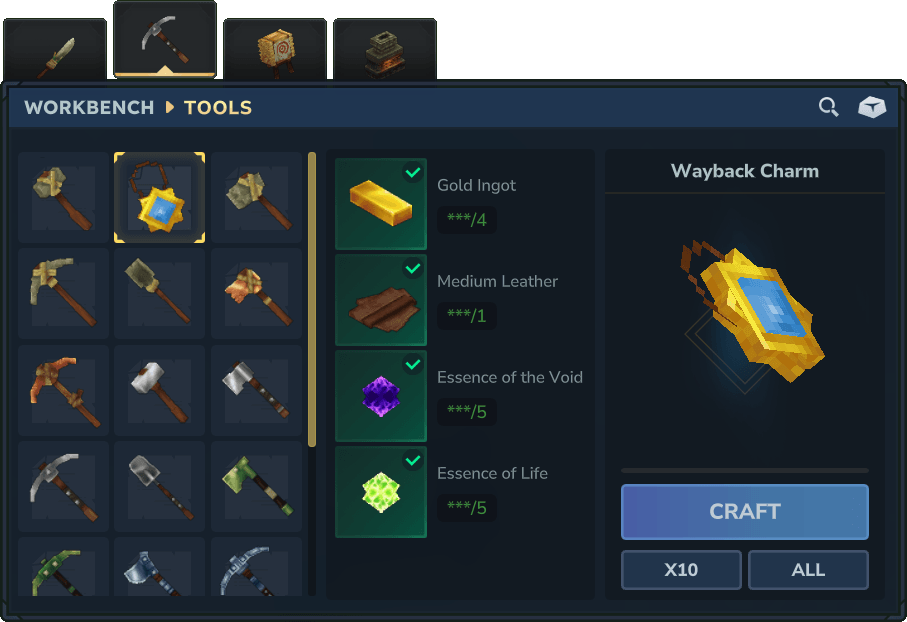Pick the green-headed axe recipe
The image size is (907, 622).
point(257,486)
